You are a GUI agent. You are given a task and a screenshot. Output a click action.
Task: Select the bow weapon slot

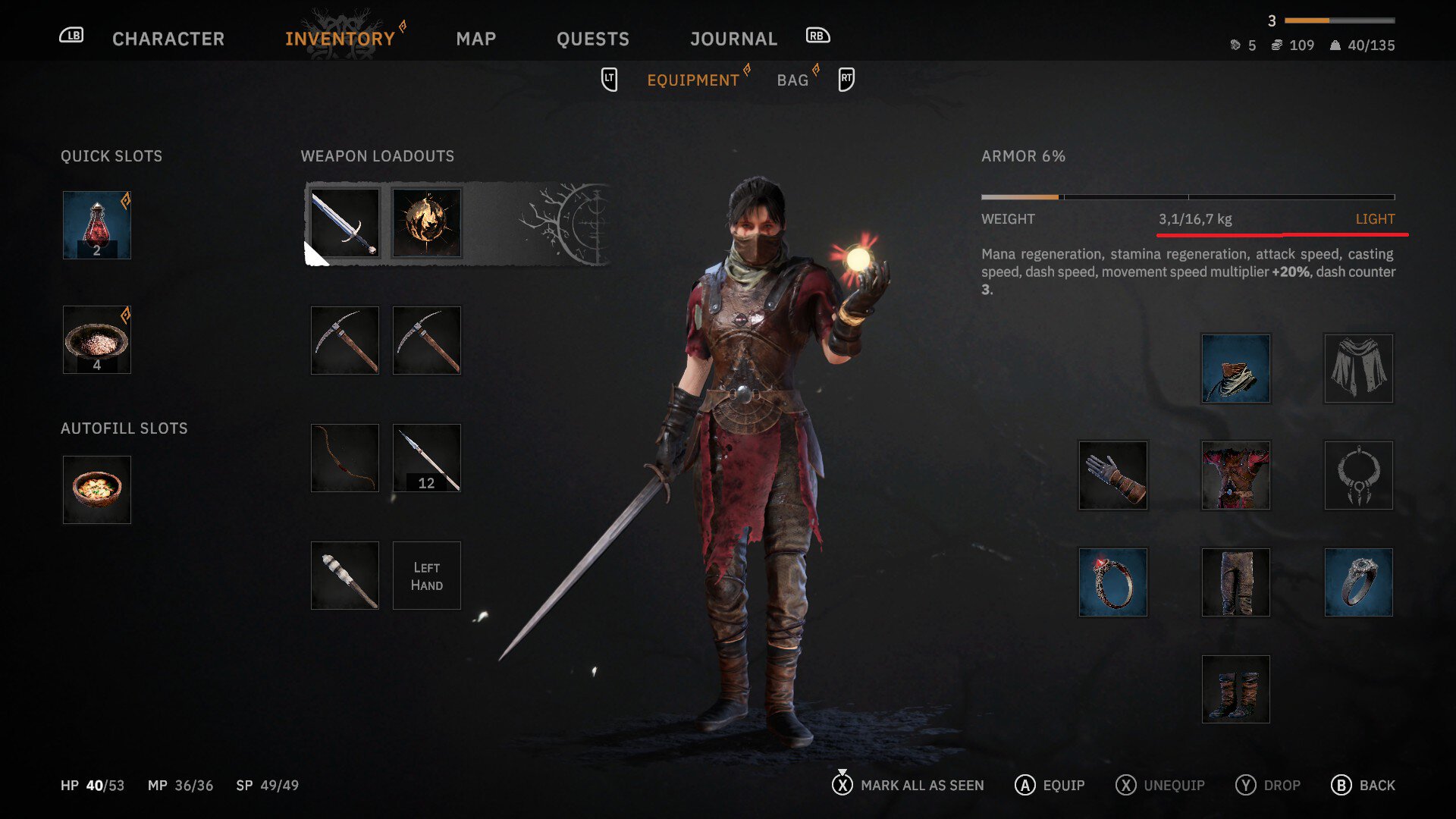[345, 458]
